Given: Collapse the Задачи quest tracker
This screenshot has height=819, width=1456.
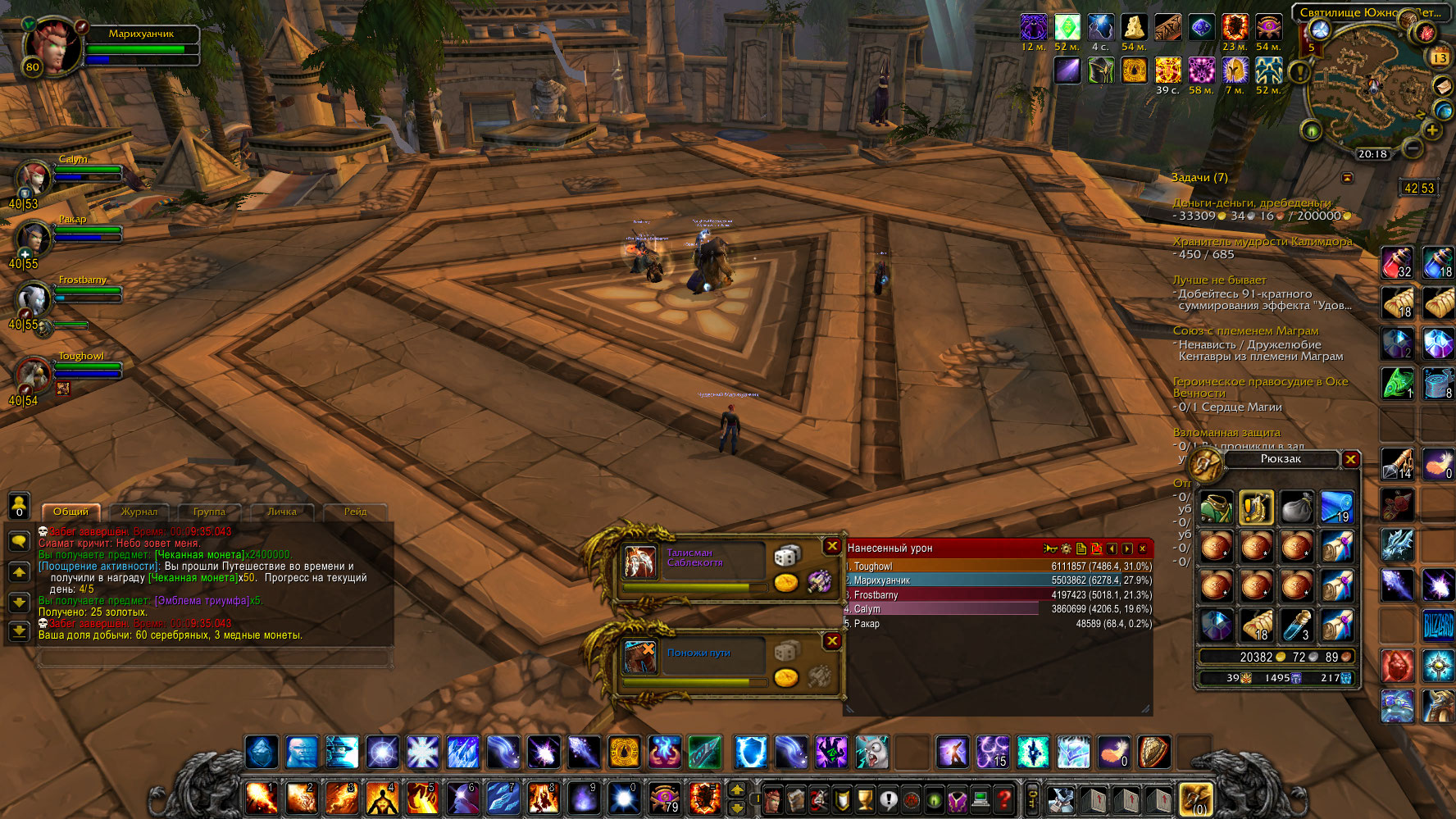Looking at the screenshot, I should coord(1347,178).
